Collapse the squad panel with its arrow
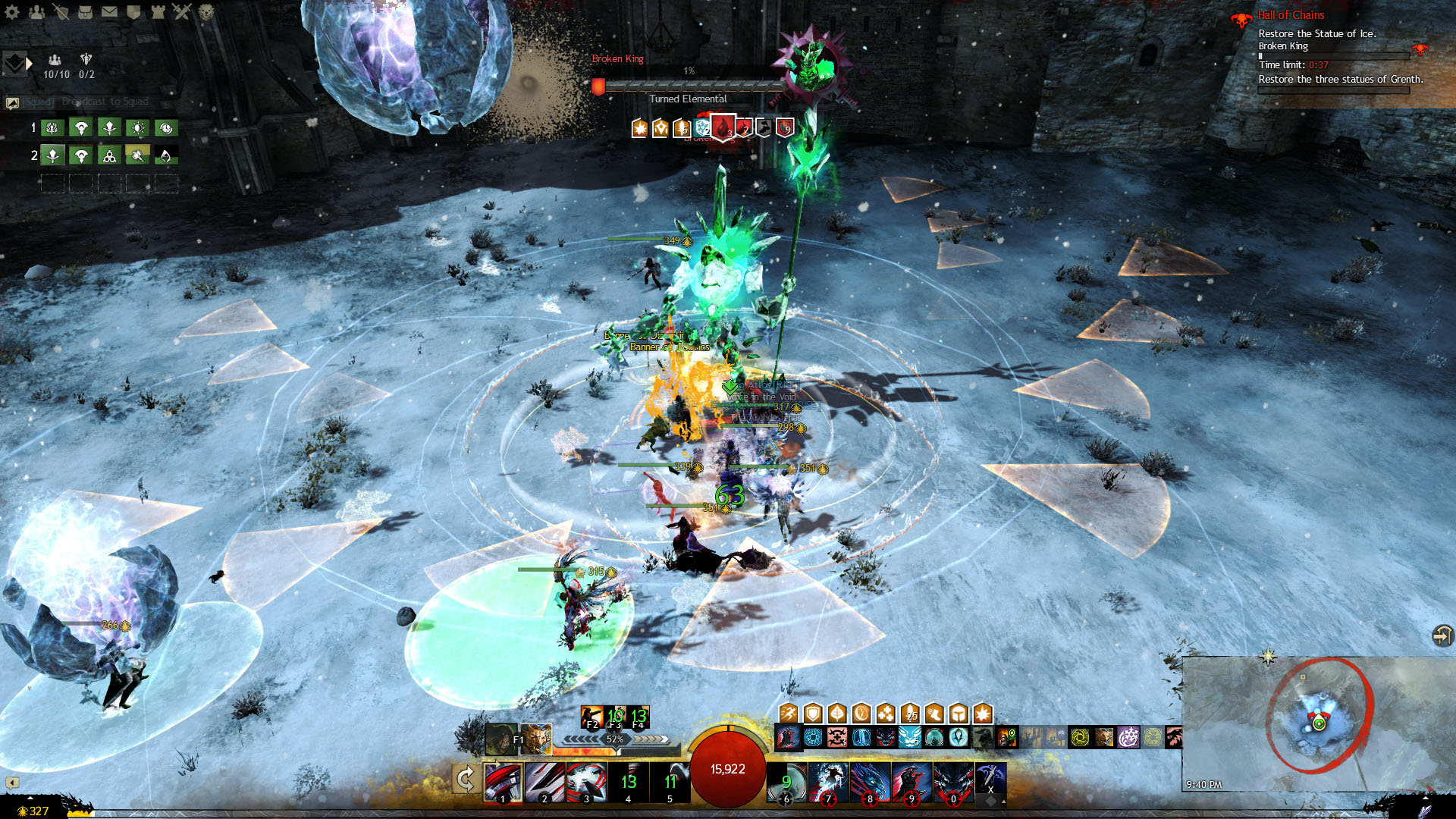Viewport: 1456px width, 819px height. (29, 63)
